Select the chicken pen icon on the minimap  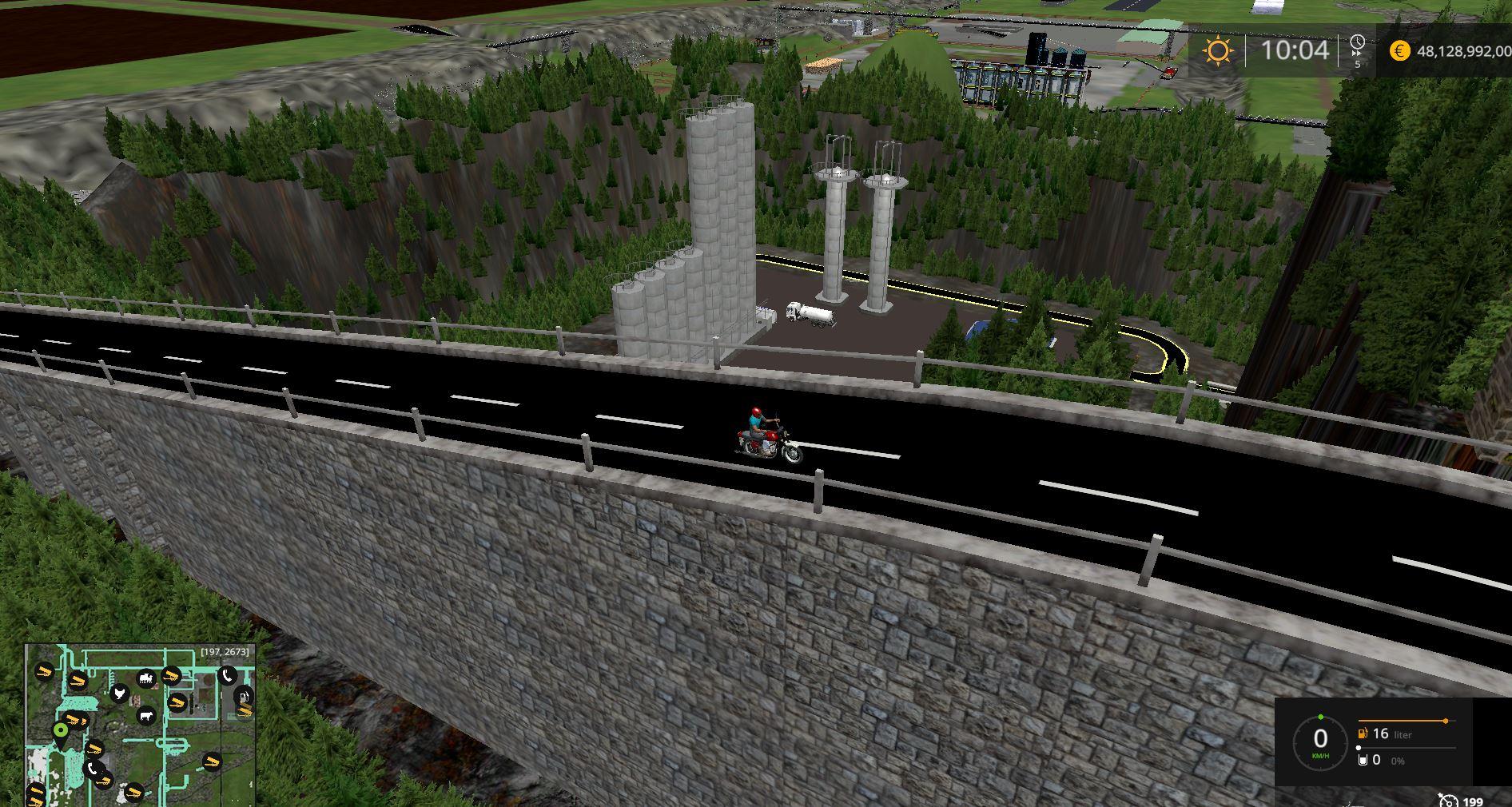pos(120,693)
